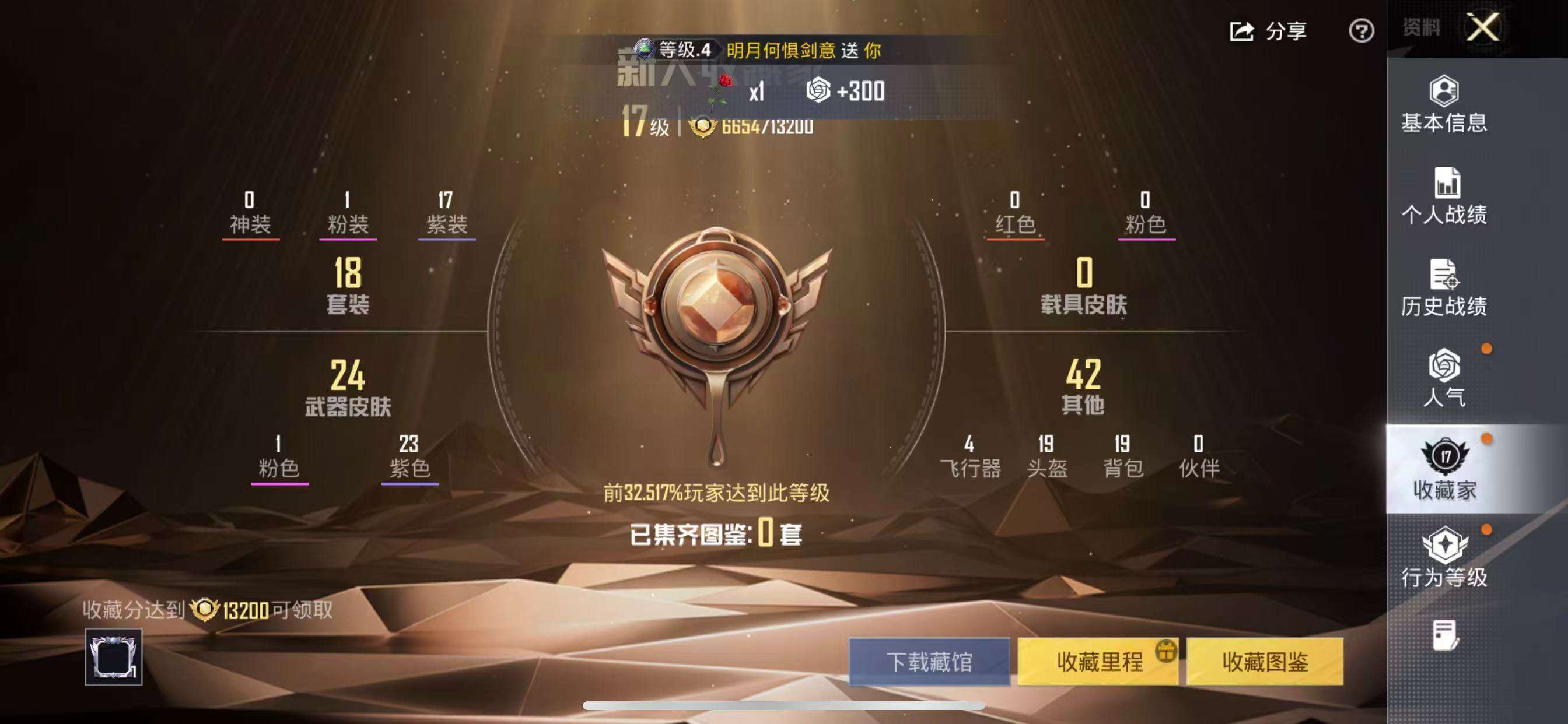Screen dimensions: 1568x724
Task: Open the note icon below 行为等级
Action: [1445, 635]
